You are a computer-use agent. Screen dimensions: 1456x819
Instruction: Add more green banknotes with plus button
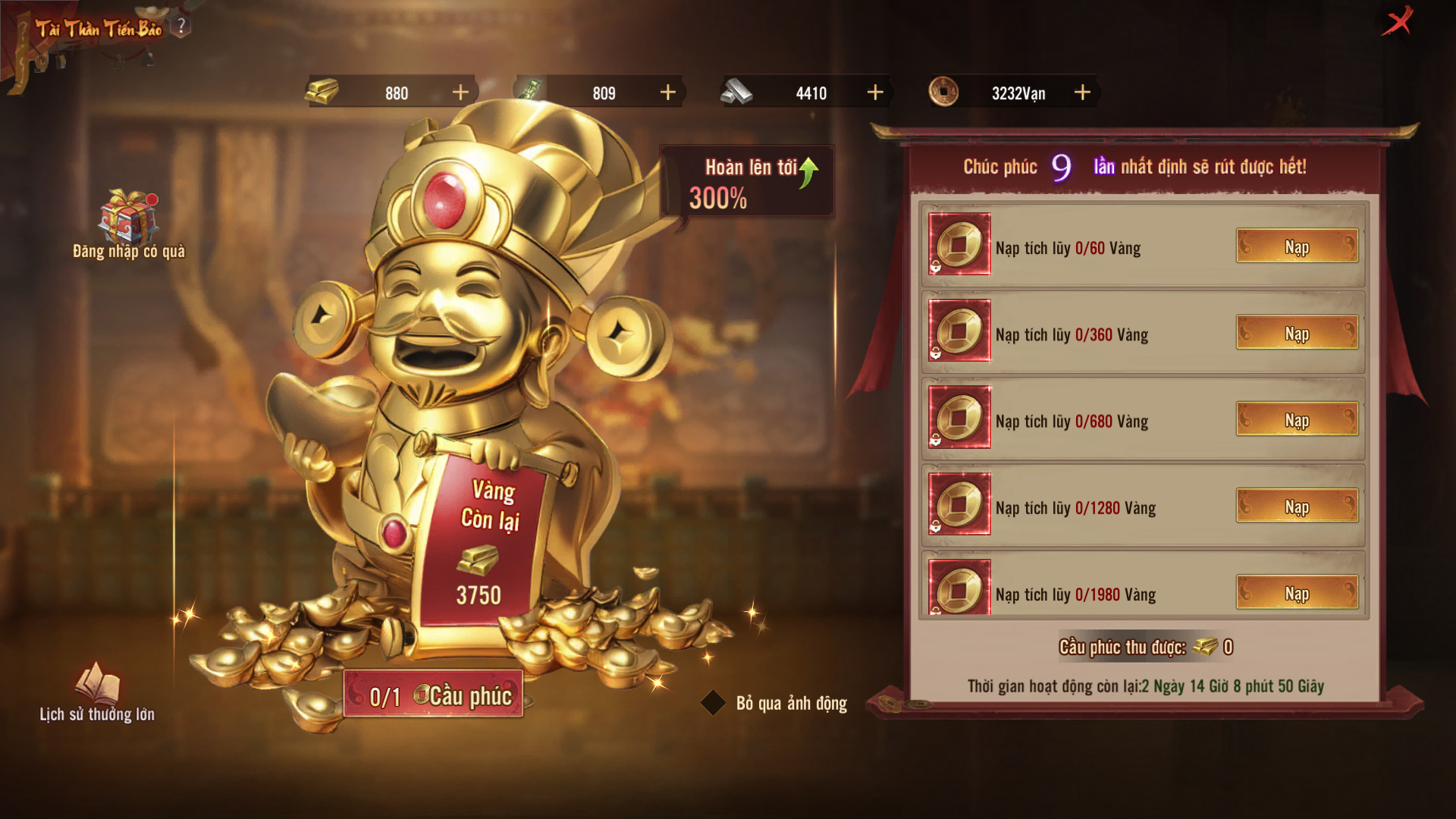click(667, 93)
